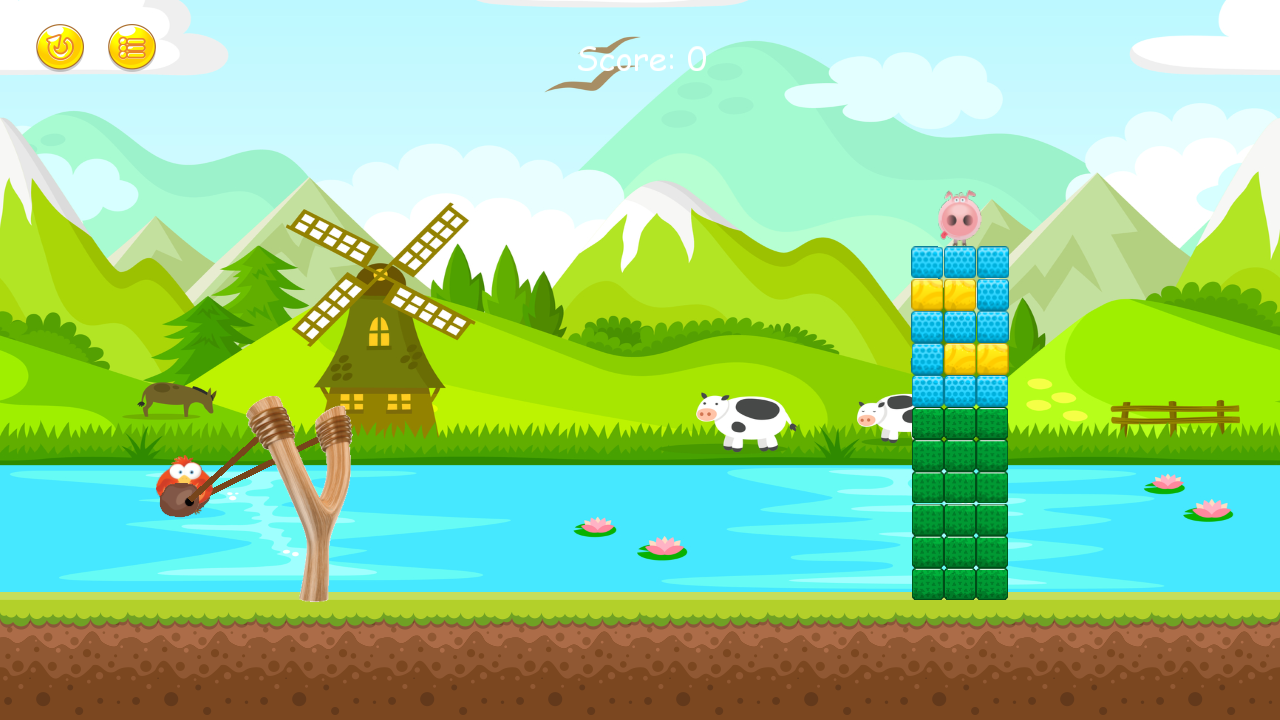Click the pink pig atop the tower
This screenshot has width=1280, height=720.
[957, 217]
